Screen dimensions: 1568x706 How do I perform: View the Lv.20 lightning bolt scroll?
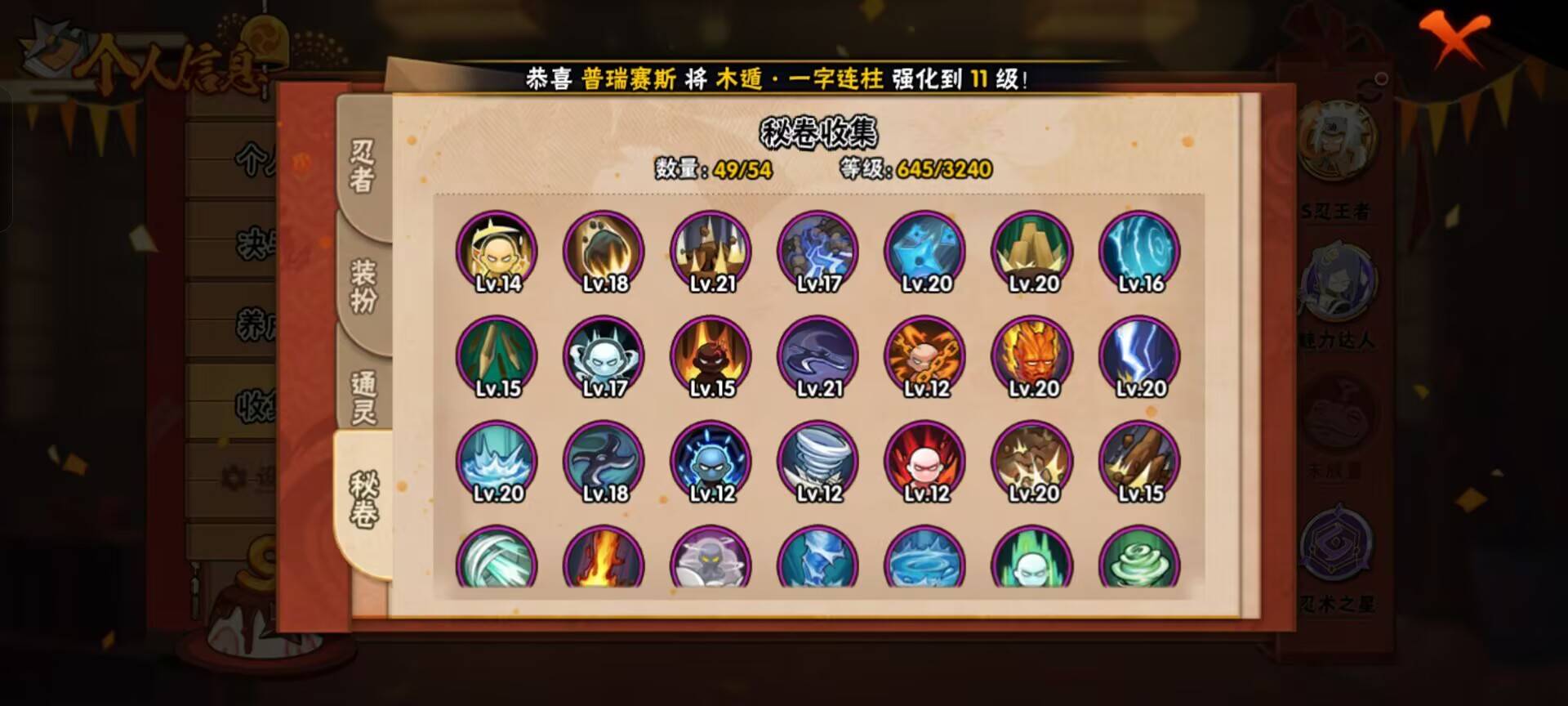1139,355
